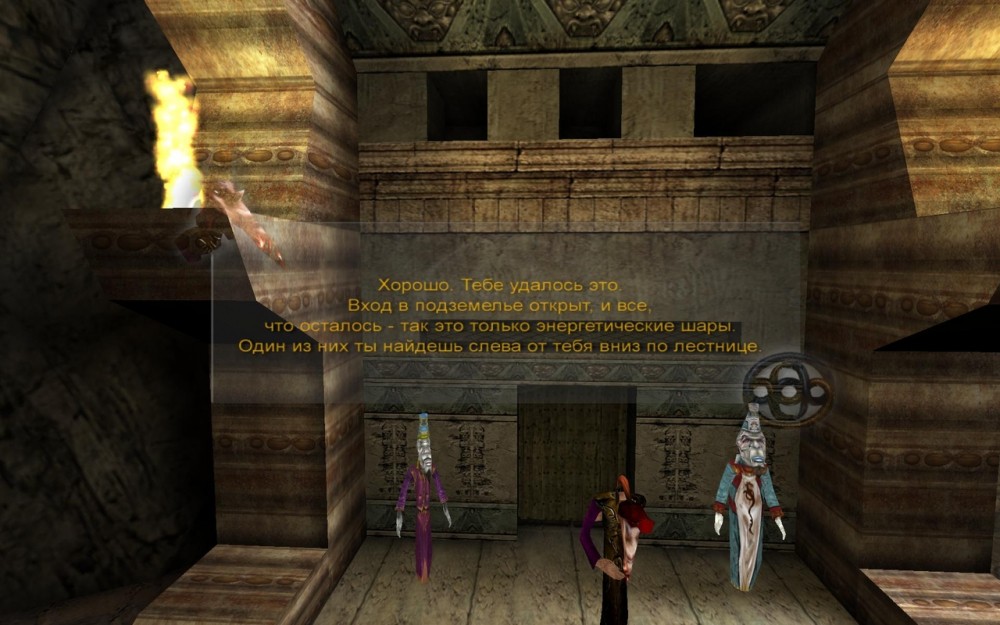The height and width of the screenshot is (625, 1000).
Task: Click the interlocked rings emblem beside the dialogue
Action: (790, 389)
